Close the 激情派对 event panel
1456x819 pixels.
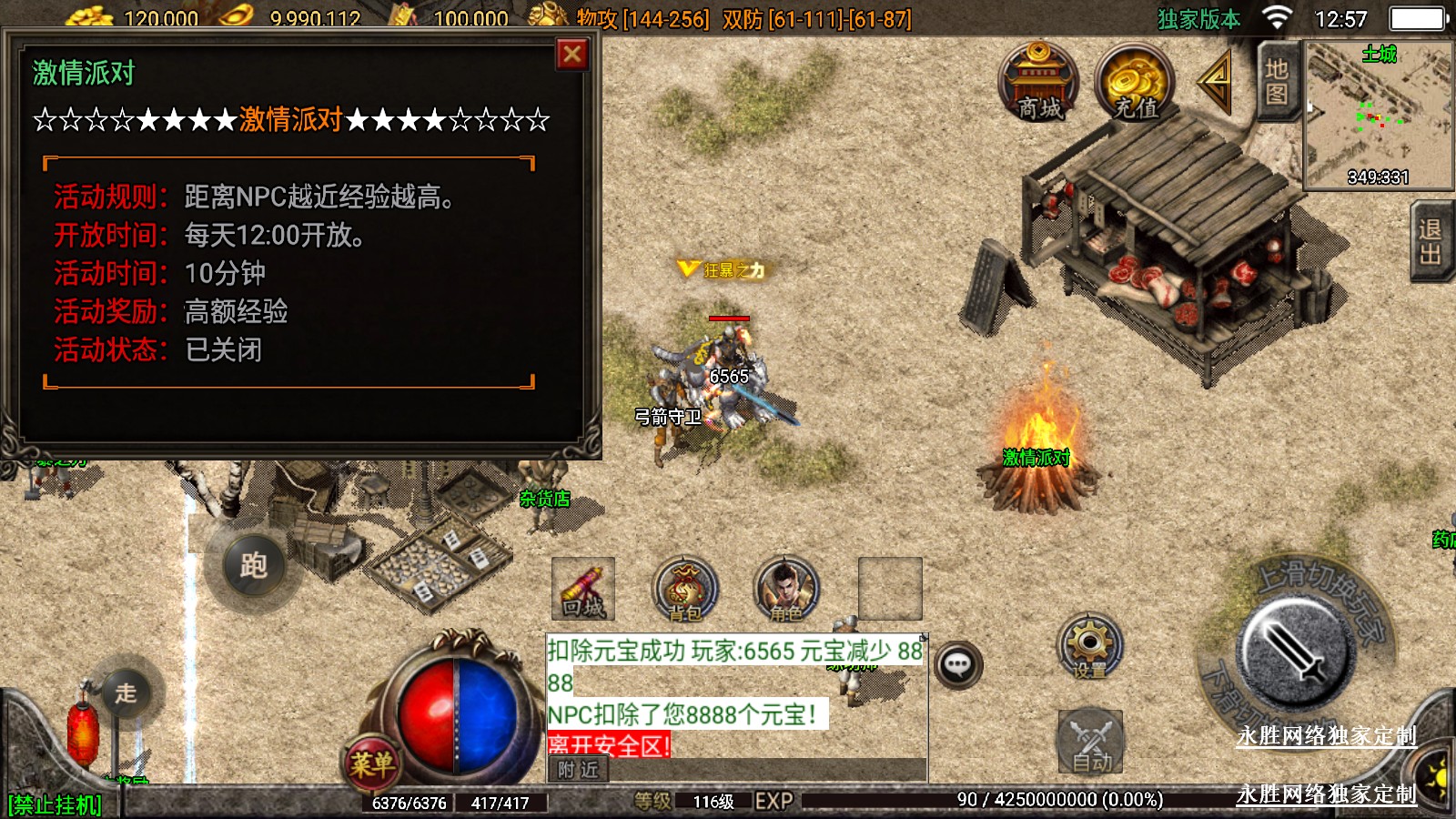coord(572,56)
